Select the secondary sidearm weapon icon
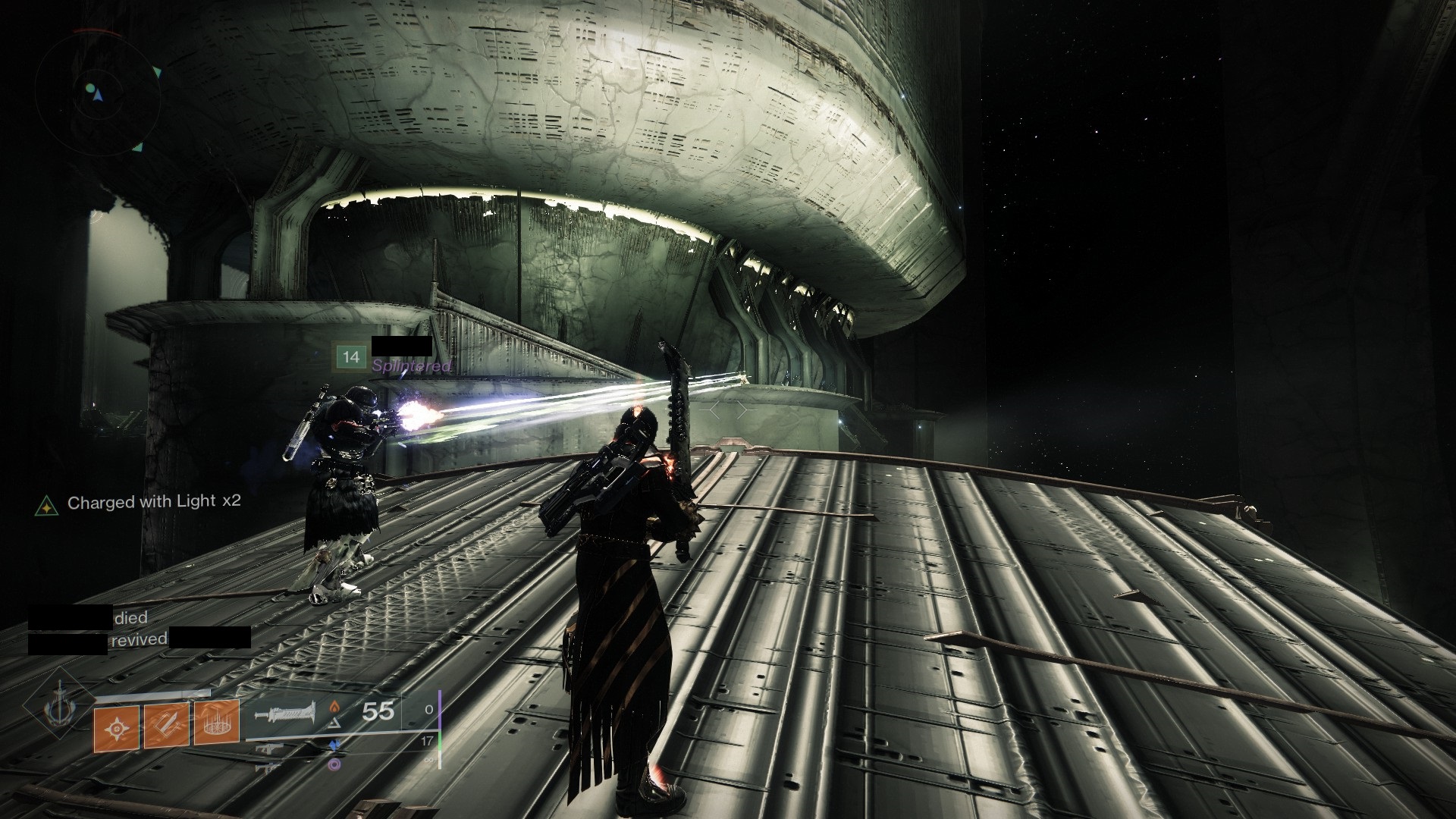The height and width of the screenshot is (819, 1456). (271, 748)
